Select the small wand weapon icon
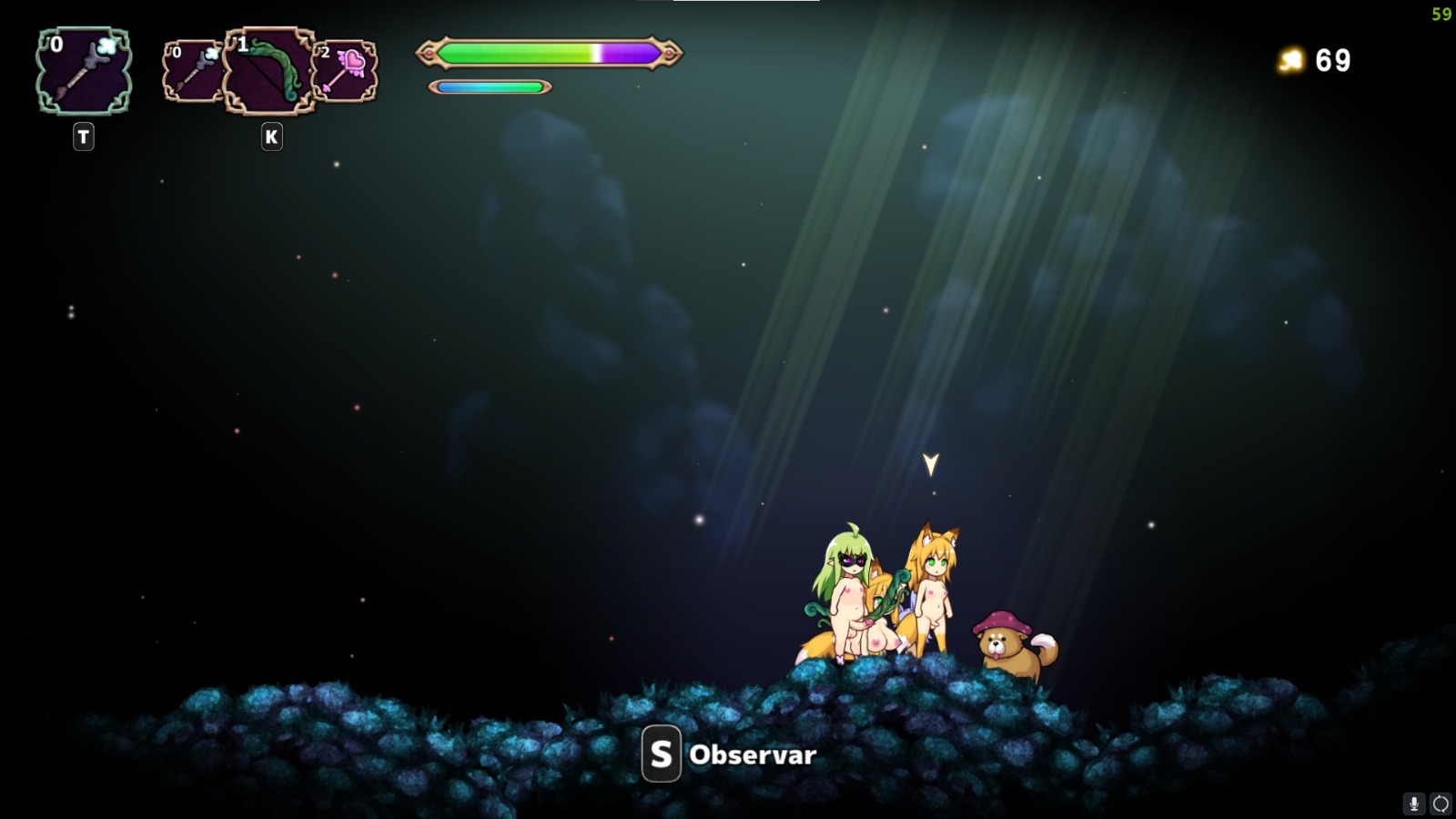 191,68
